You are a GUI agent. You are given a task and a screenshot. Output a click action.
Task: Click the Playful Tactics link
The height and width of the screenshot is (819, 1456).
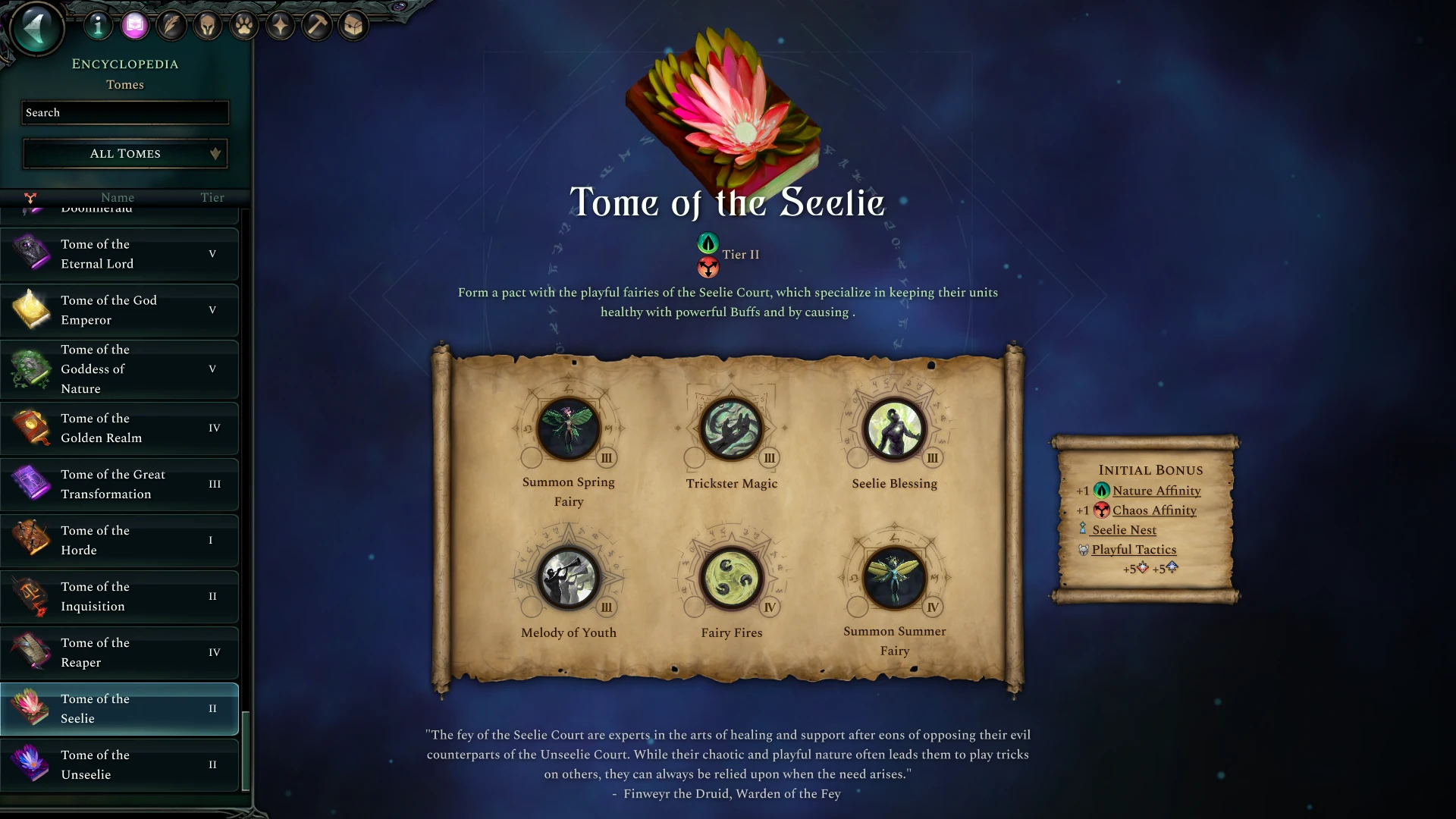click(x=1134, y=549)
